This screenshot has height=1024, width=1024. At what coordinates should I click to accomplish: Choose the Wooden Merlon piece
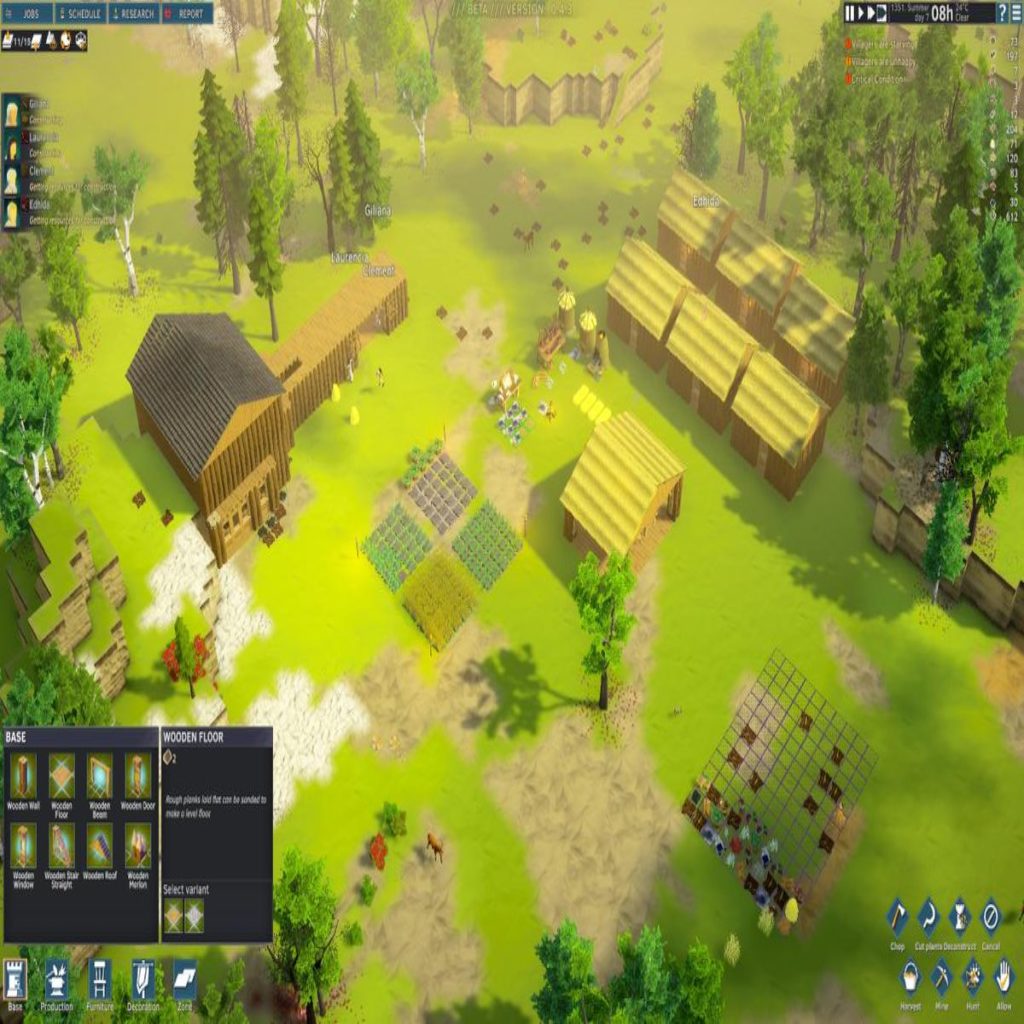138,846
